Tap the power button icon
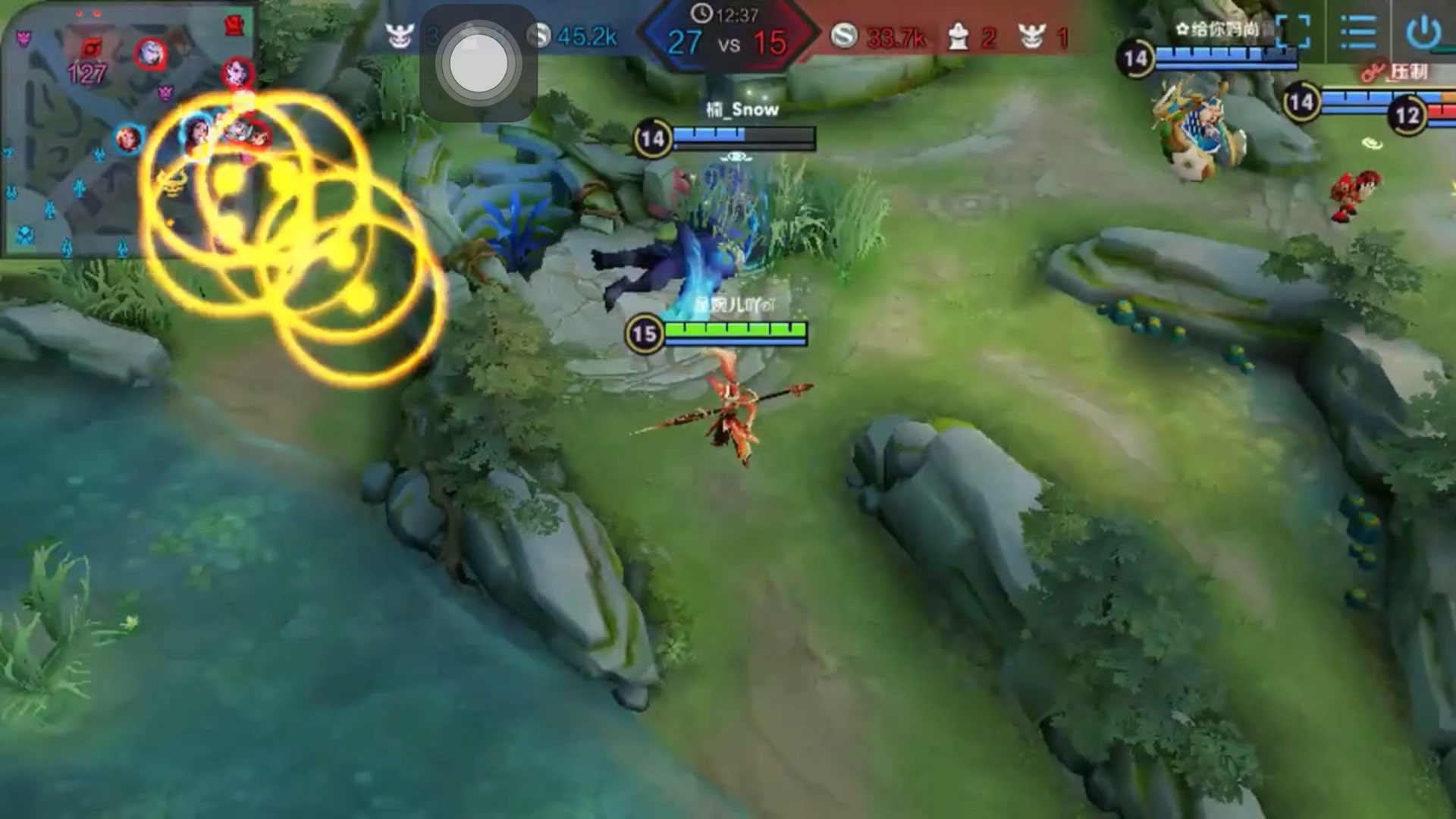The width and height of the screenshot is (1456, 819). tap(1423, 33)
